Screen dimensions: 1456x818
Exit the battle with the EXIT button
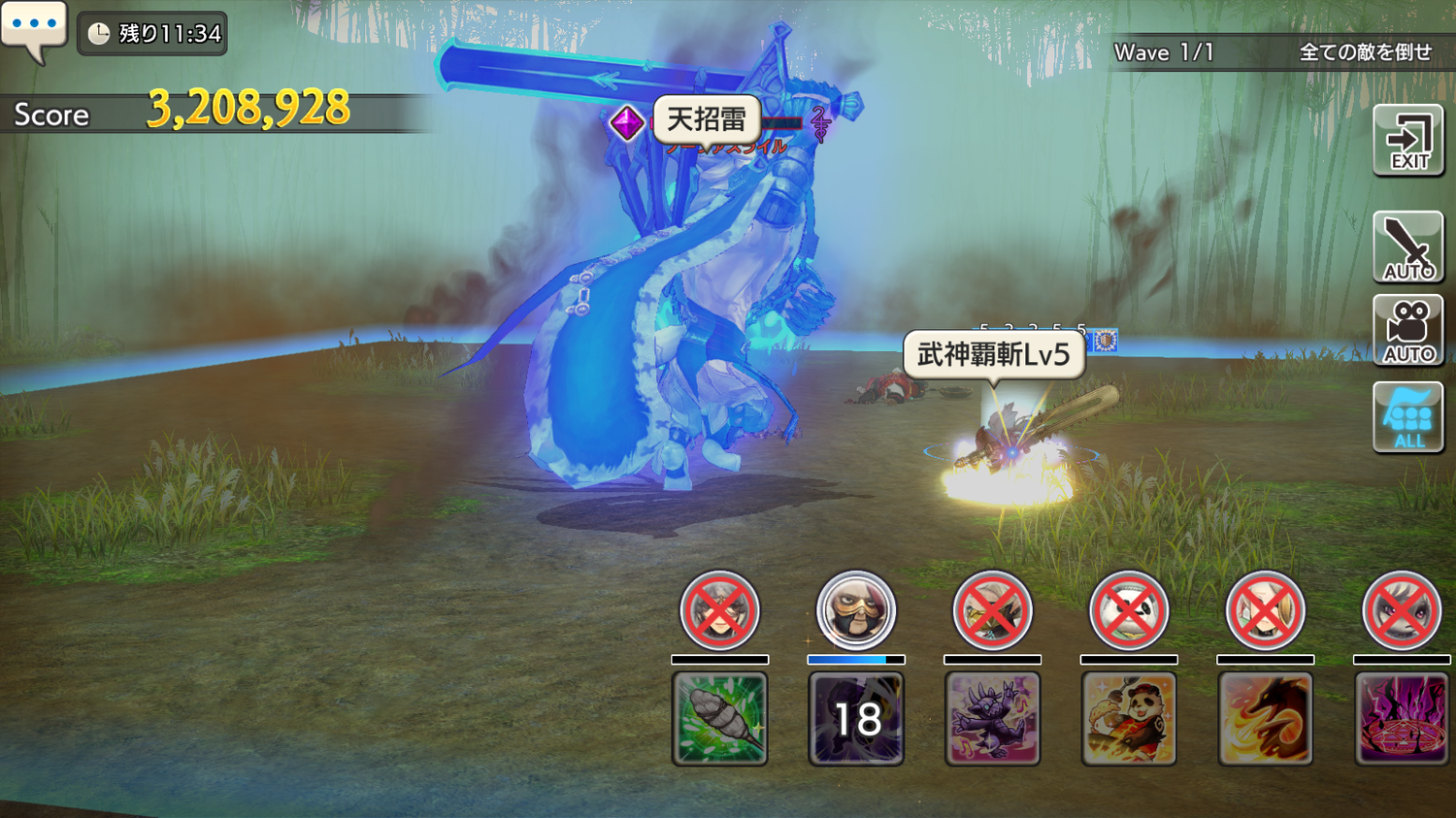1408,142
